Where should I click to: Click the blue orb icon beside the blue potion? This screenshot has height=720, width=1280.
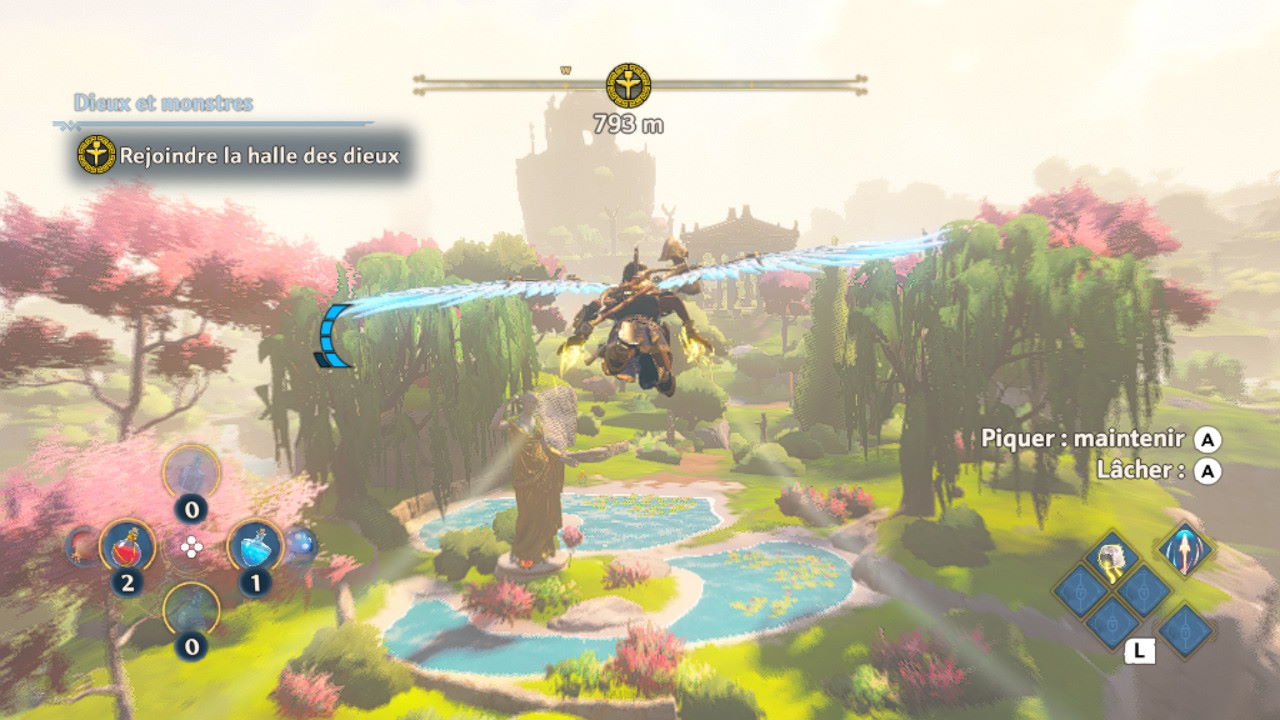tap(301, 545)
